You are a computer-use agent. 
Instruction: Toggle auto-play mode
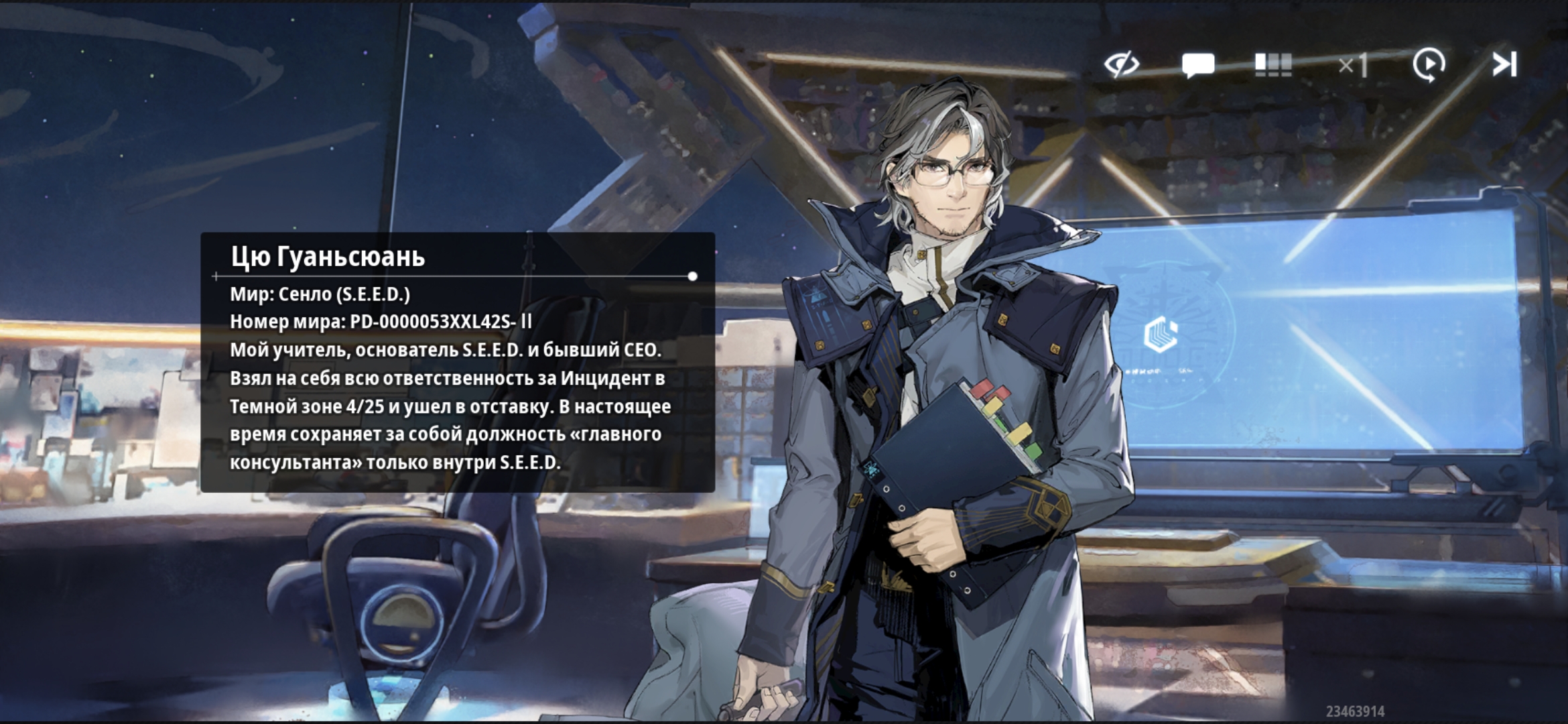click(x=1429, y=65)
